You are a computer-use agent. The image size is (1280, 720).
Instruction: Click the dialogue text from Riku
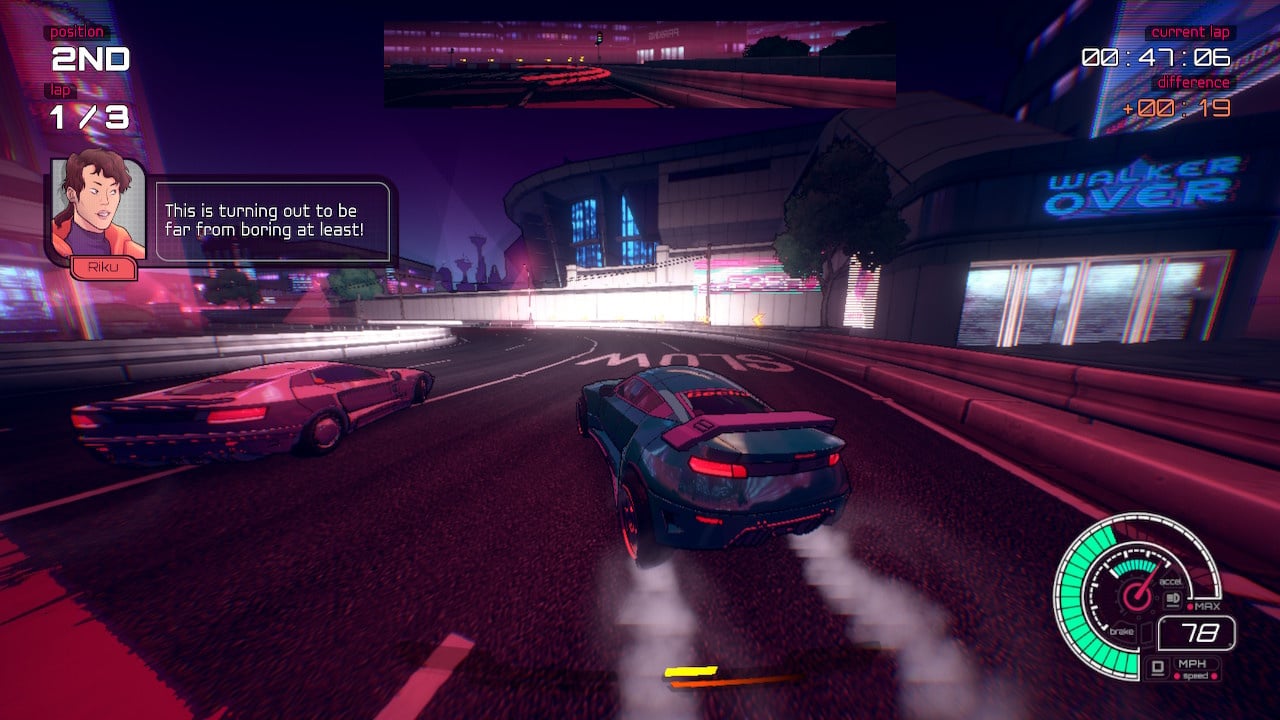(272, 221)
